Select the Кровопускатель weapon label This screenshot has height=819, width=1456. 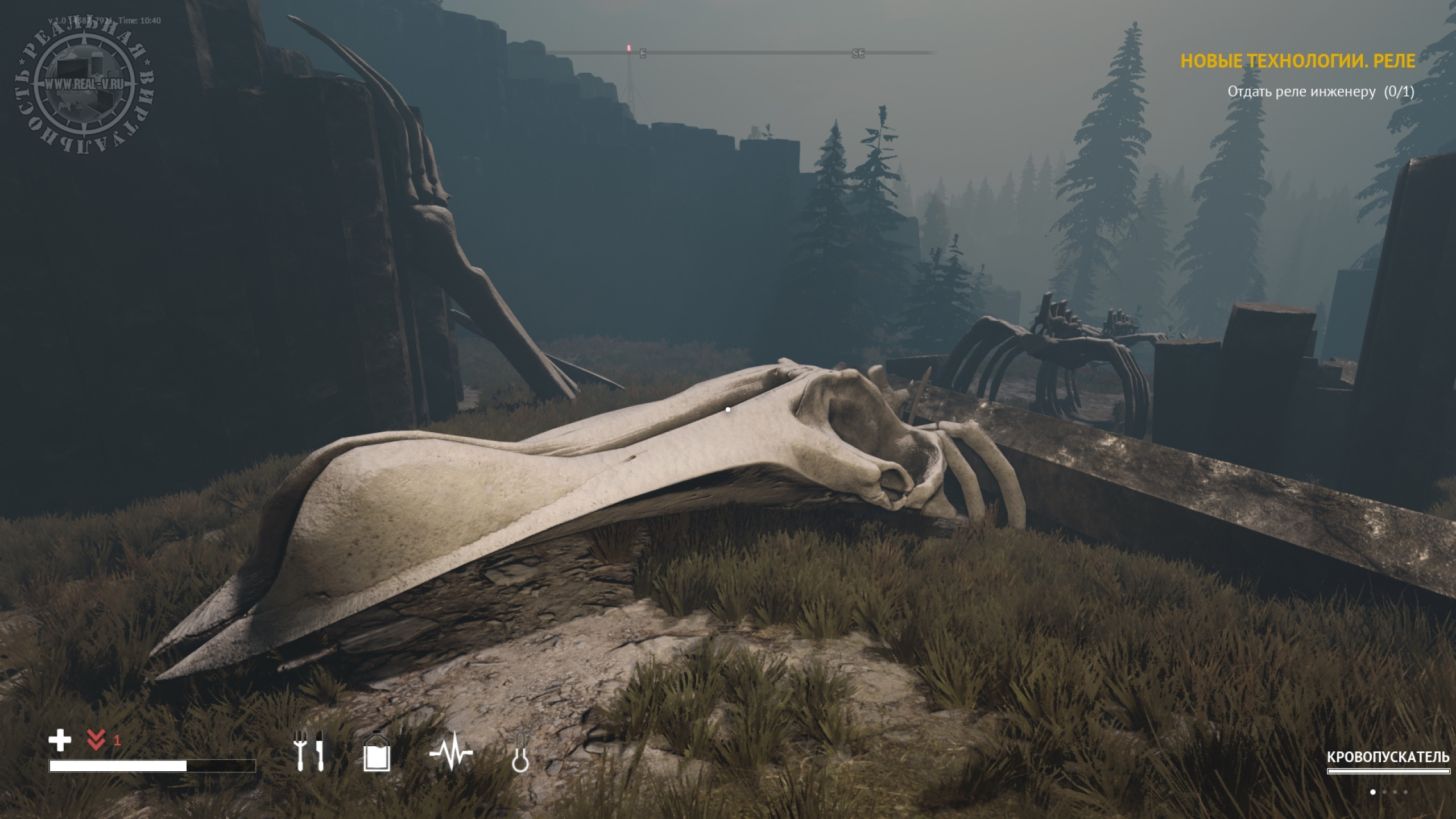1388,758
